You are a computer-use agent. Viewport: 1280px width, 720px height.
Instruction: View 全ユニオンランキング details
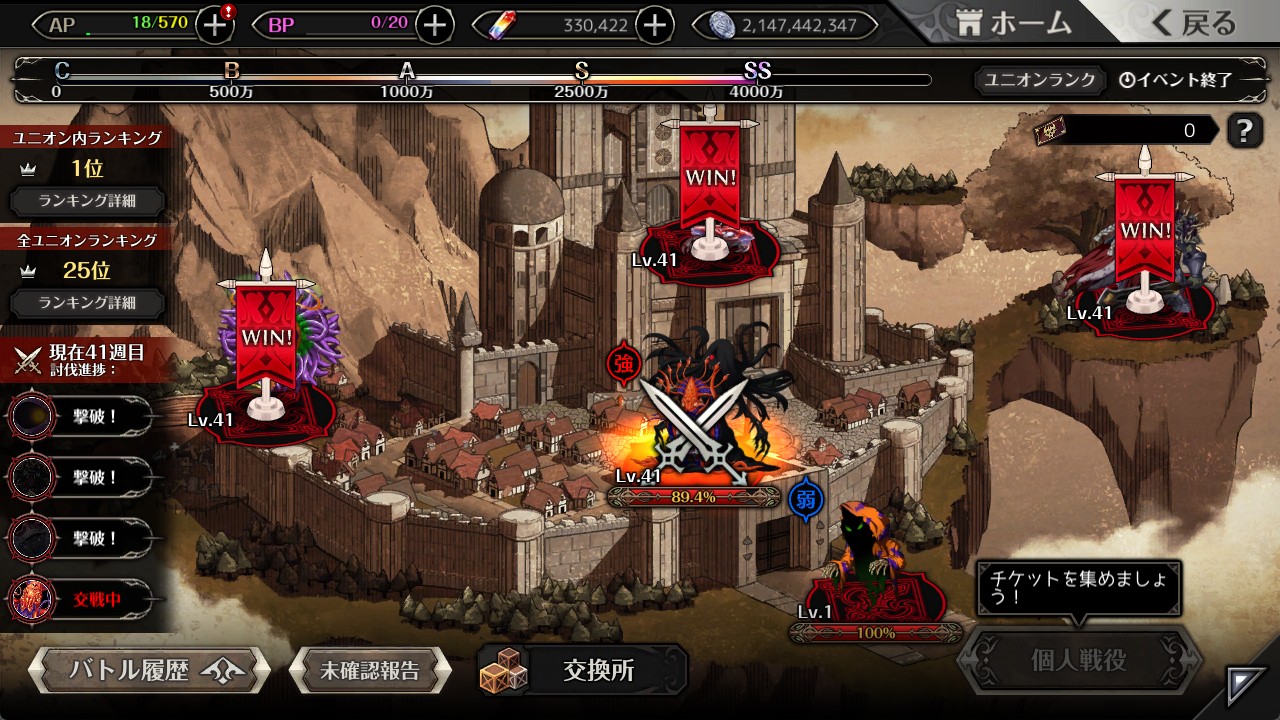[87, 303]
